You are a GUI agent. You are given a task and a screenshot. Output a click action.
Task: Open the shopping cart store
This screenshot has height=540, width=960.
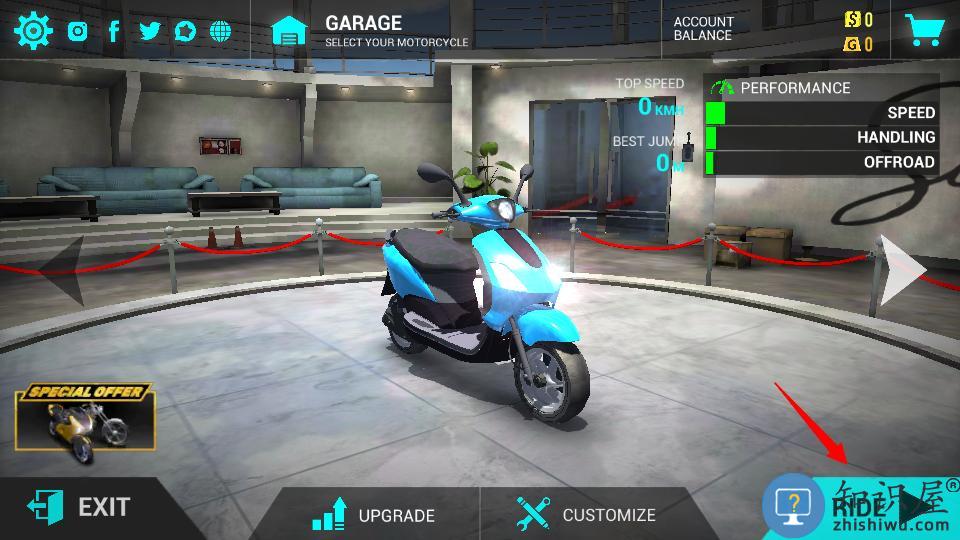coord(924,30)
